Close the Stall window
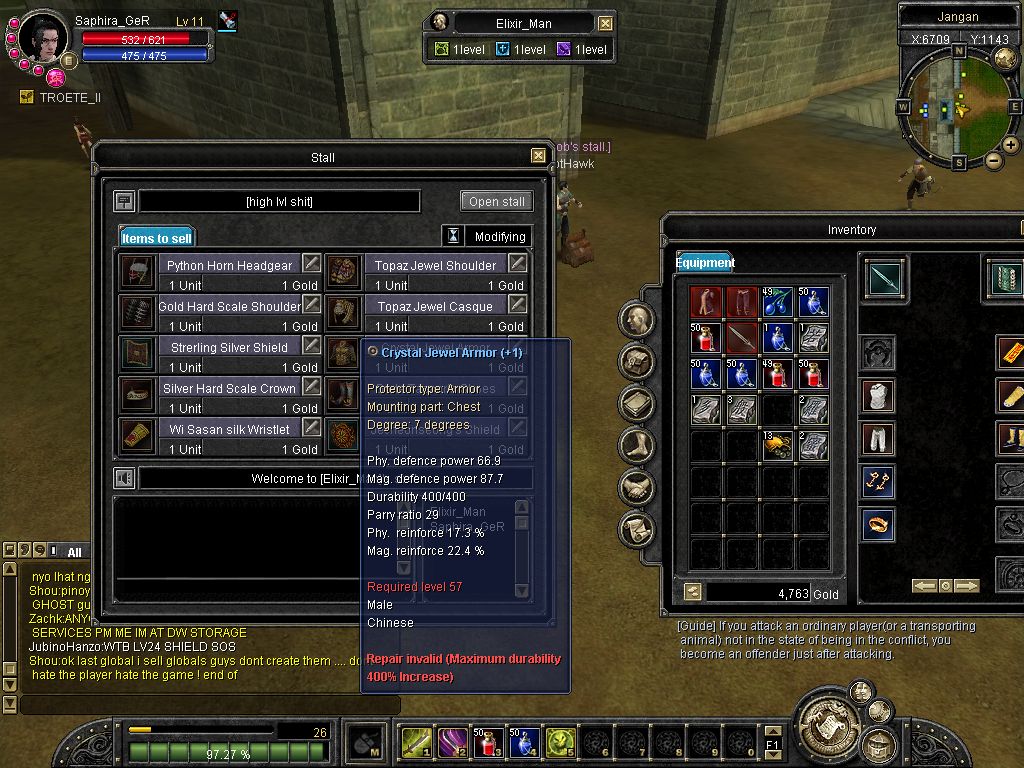Viewport: 1024px width, 768px height. click(x=538, y=156)
